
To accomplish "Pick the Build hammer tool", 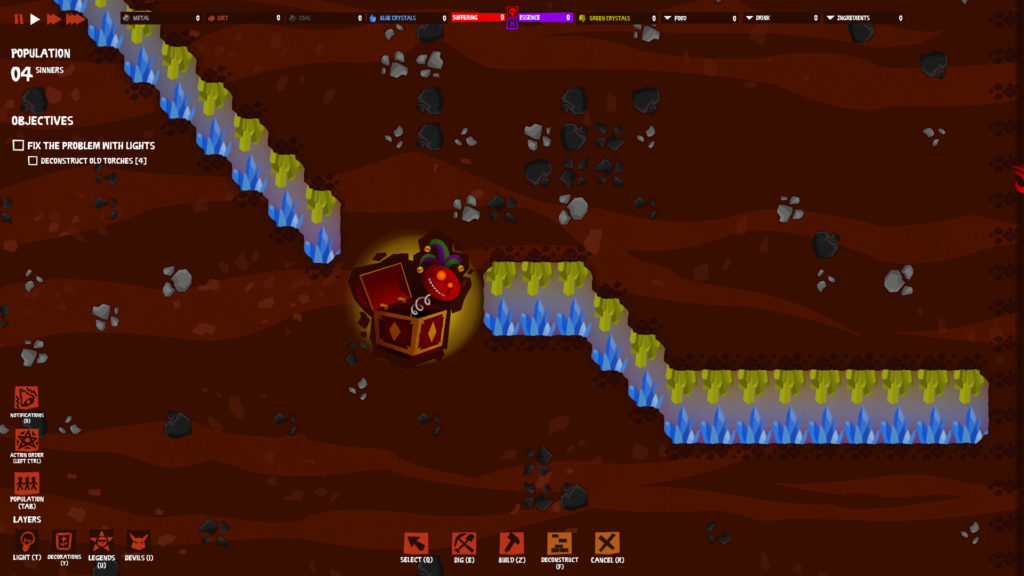I will [x=511, y=543].
